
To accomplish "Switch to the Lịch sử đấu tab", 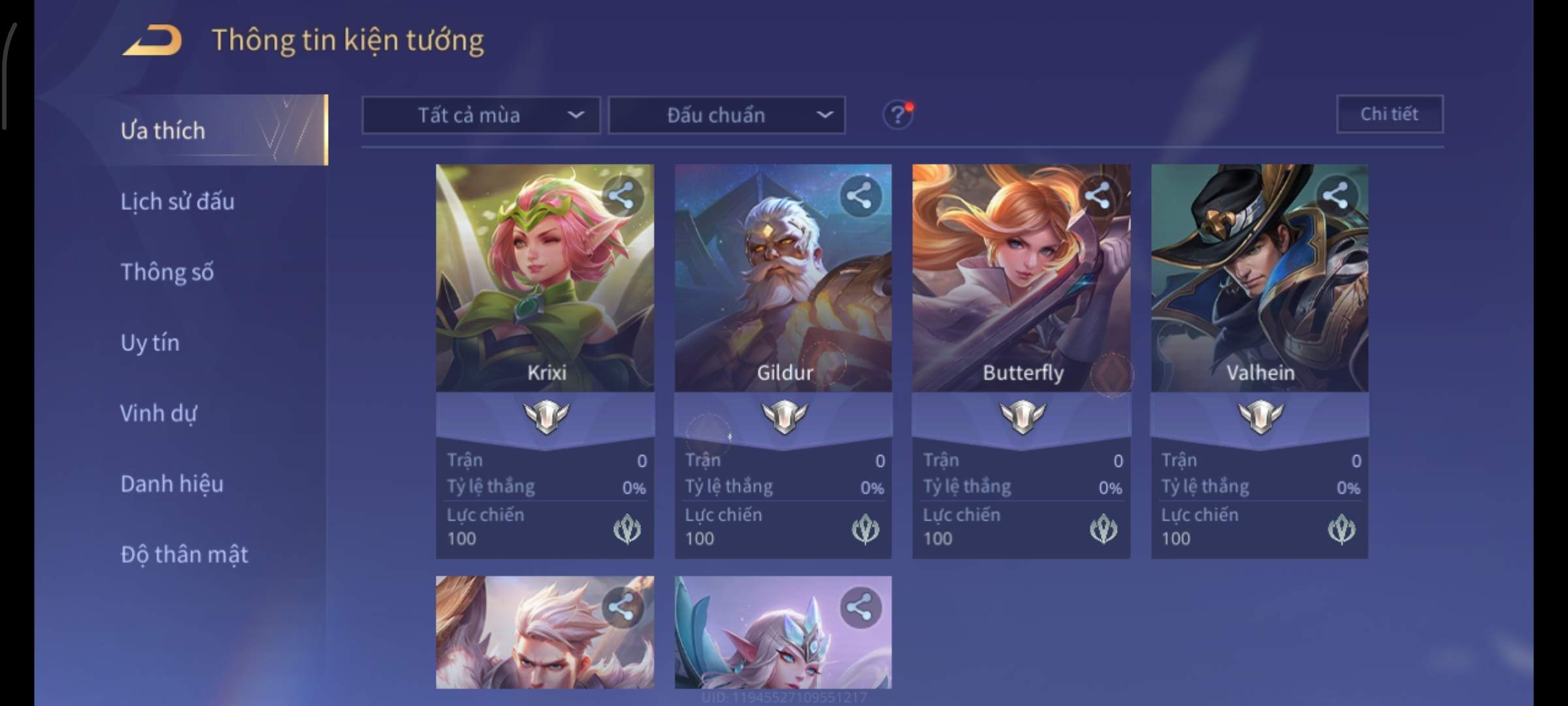I will click(x=178, y=201).
